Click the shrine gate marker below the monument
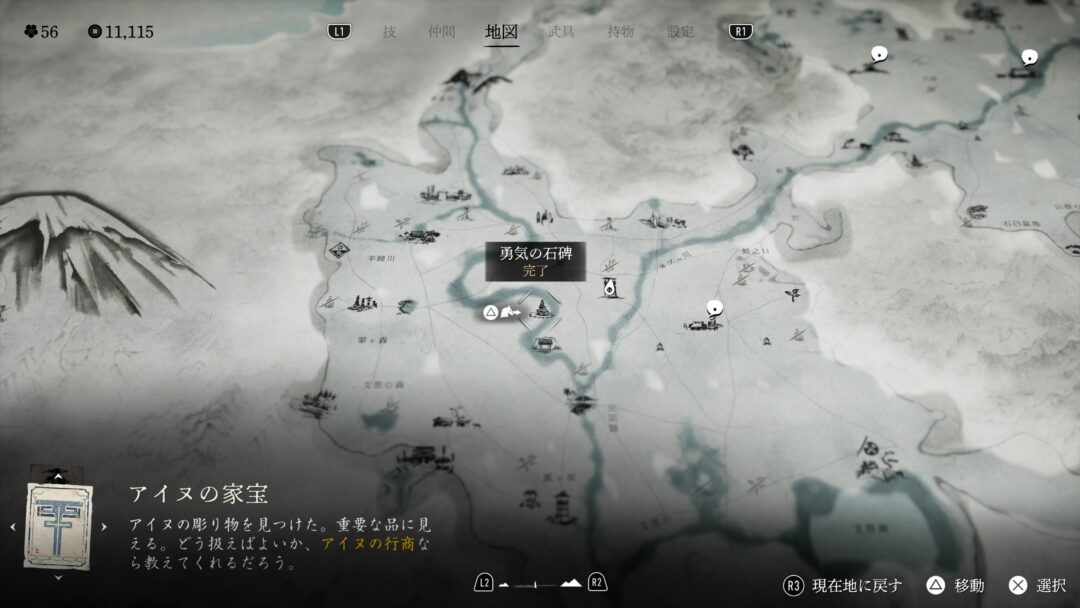Screen dimensions: 1080x608 [546, 345]
